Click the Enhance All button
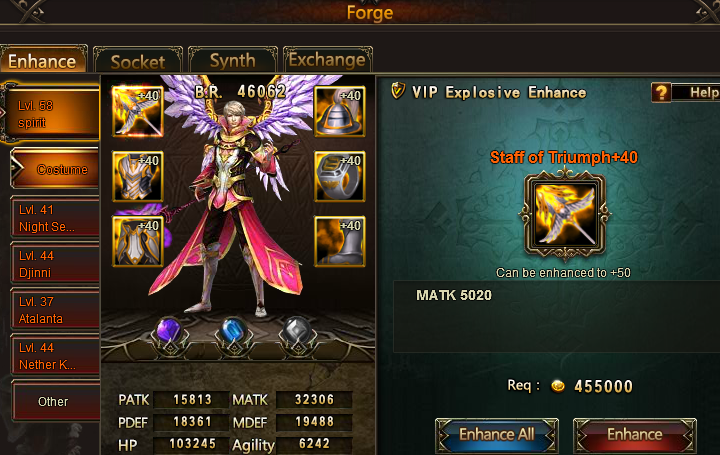The height and width of the screenshot is (455, 720). click(496, 435)
